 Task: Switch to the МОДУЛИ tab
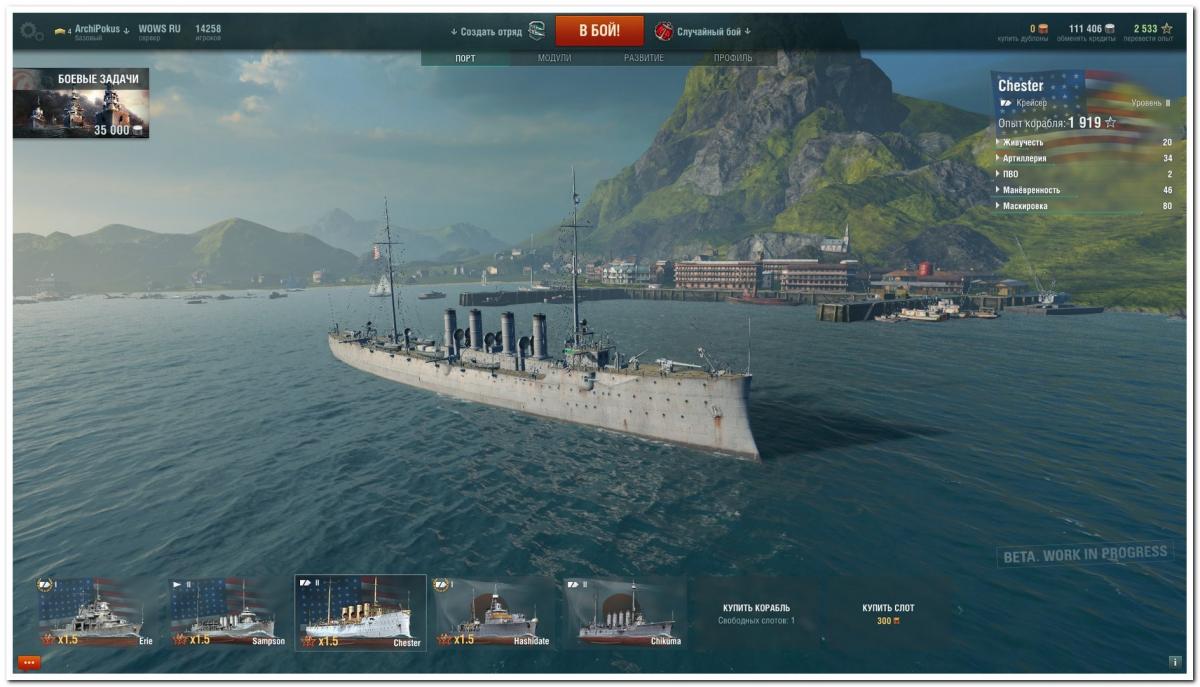(x=554, y=58)
